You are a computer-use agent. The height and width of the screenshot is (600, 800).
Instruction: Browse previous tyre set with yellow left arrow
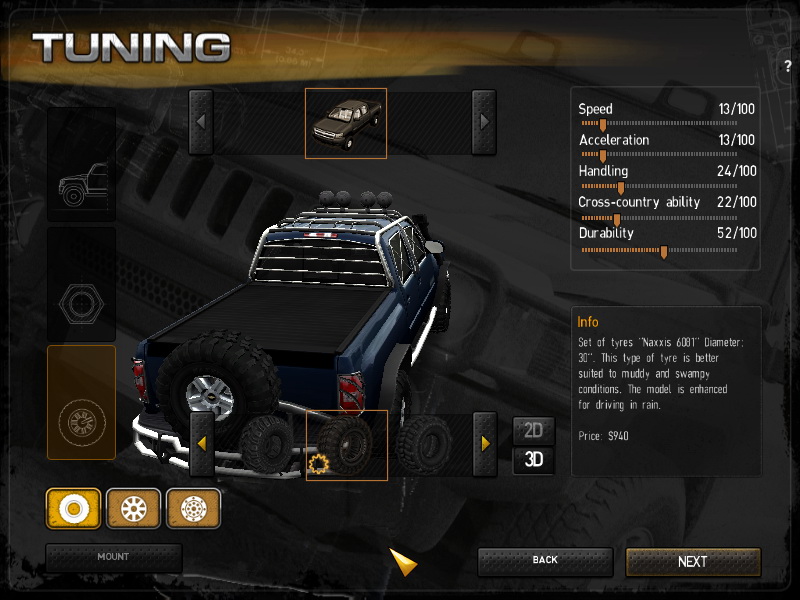201,444
